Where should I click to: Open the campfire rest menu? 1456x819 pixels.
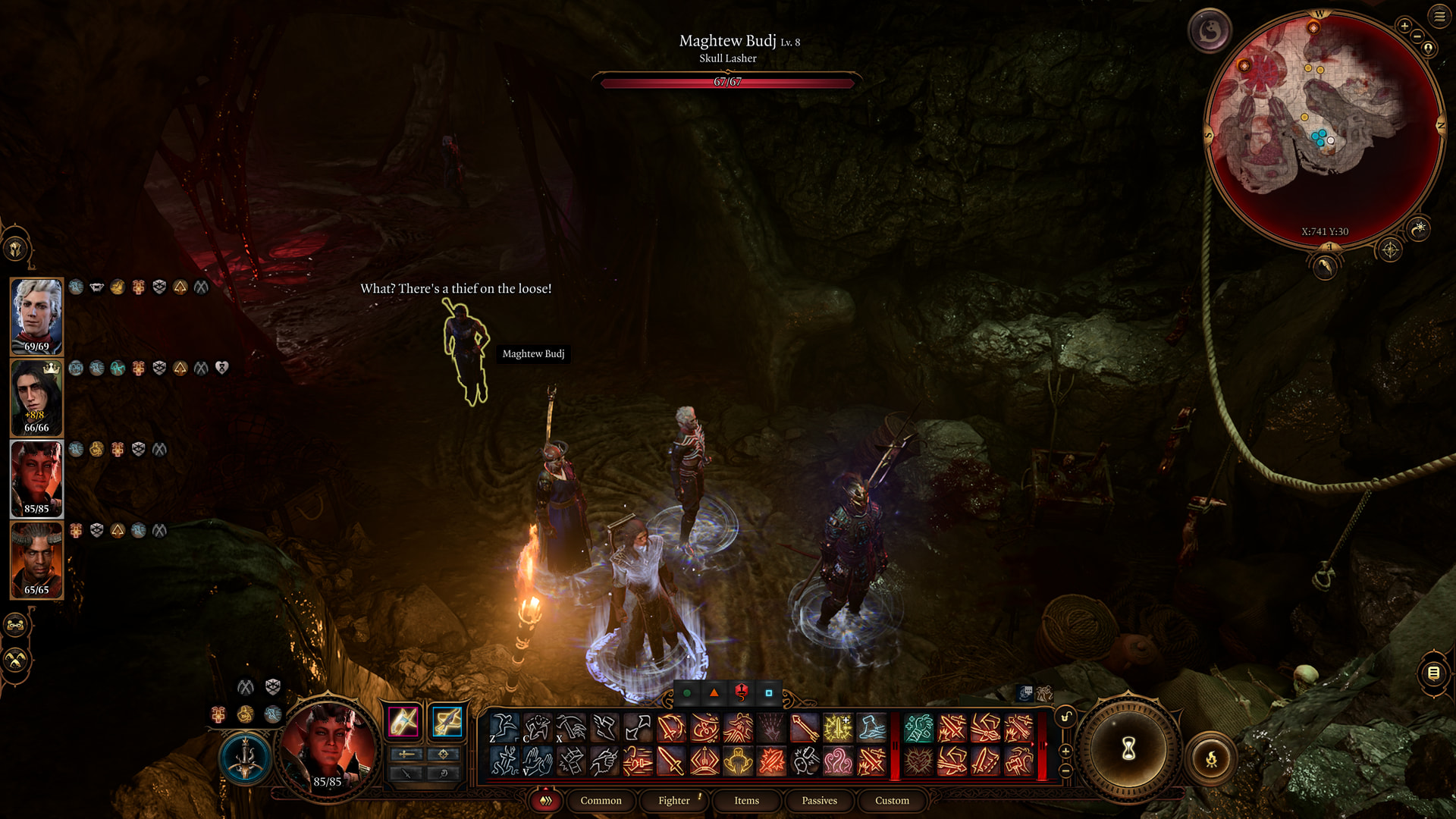[x=1211, y=758]
